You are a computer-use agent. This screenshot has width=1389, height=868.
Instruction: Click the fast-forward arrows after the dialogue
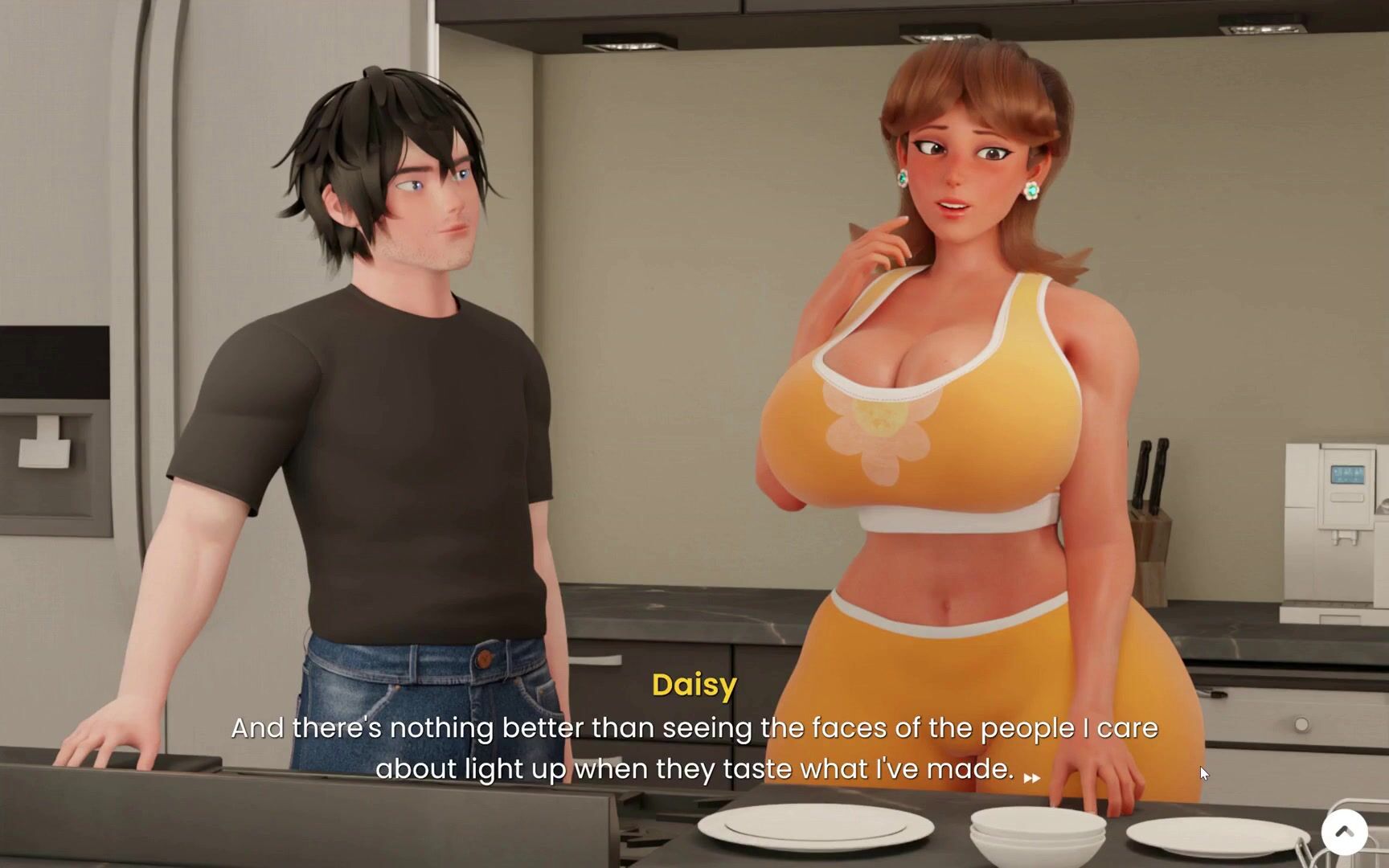click(x=1032, y=777)
